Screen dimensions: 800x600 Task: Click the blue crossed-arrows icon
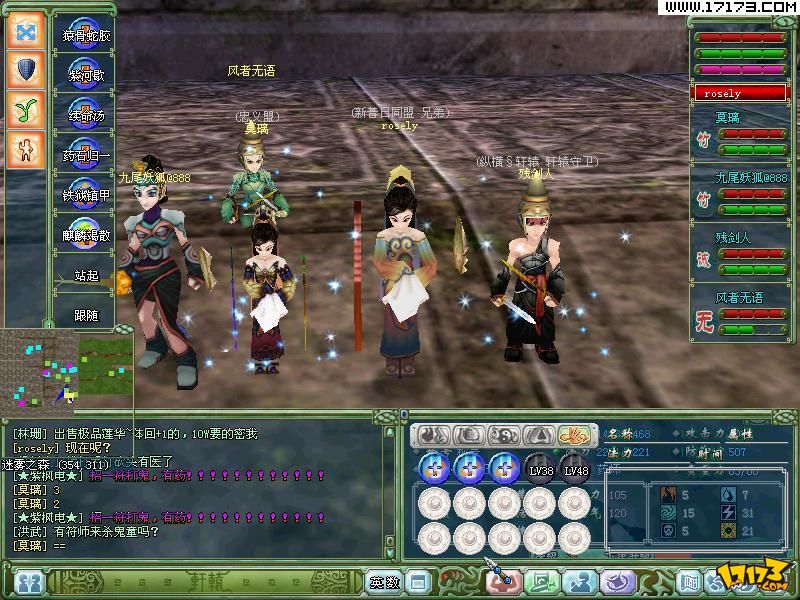tap(25, 30)
